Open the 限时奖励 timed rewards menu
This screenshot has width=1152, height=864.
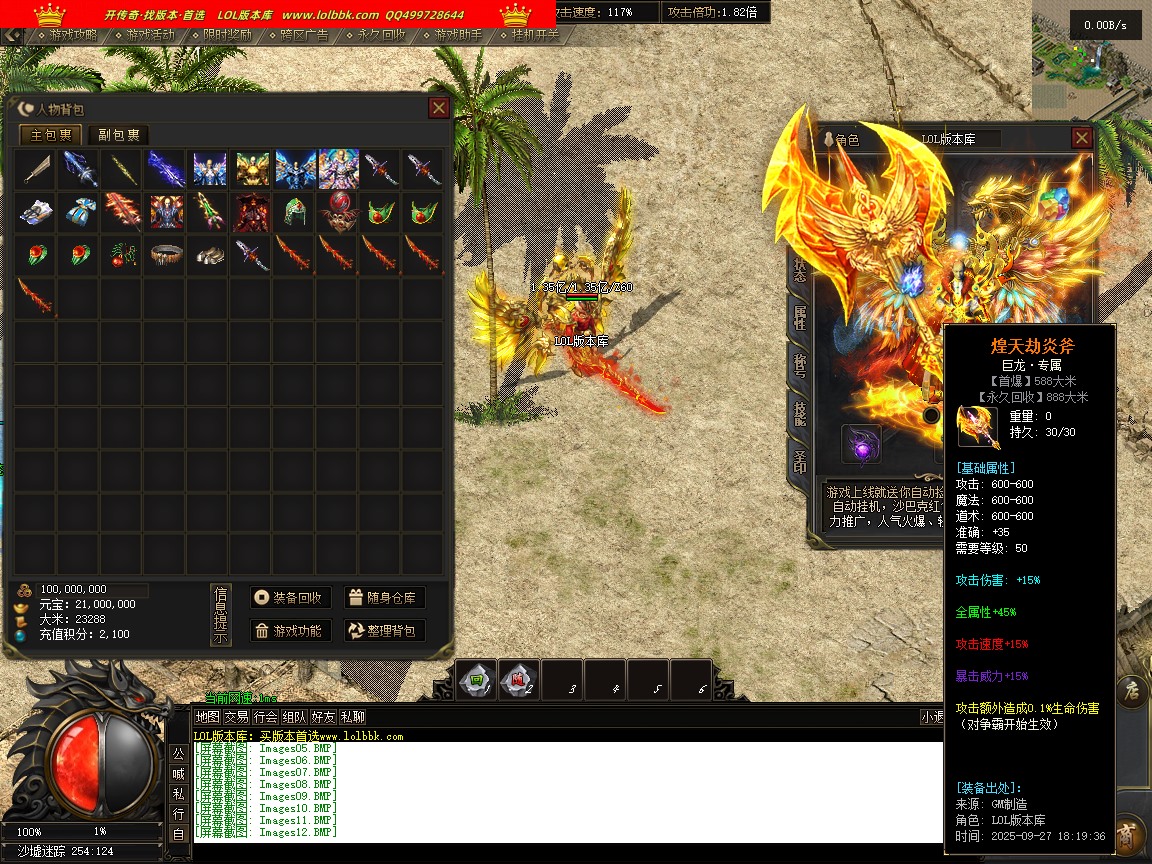coord(228,35)
